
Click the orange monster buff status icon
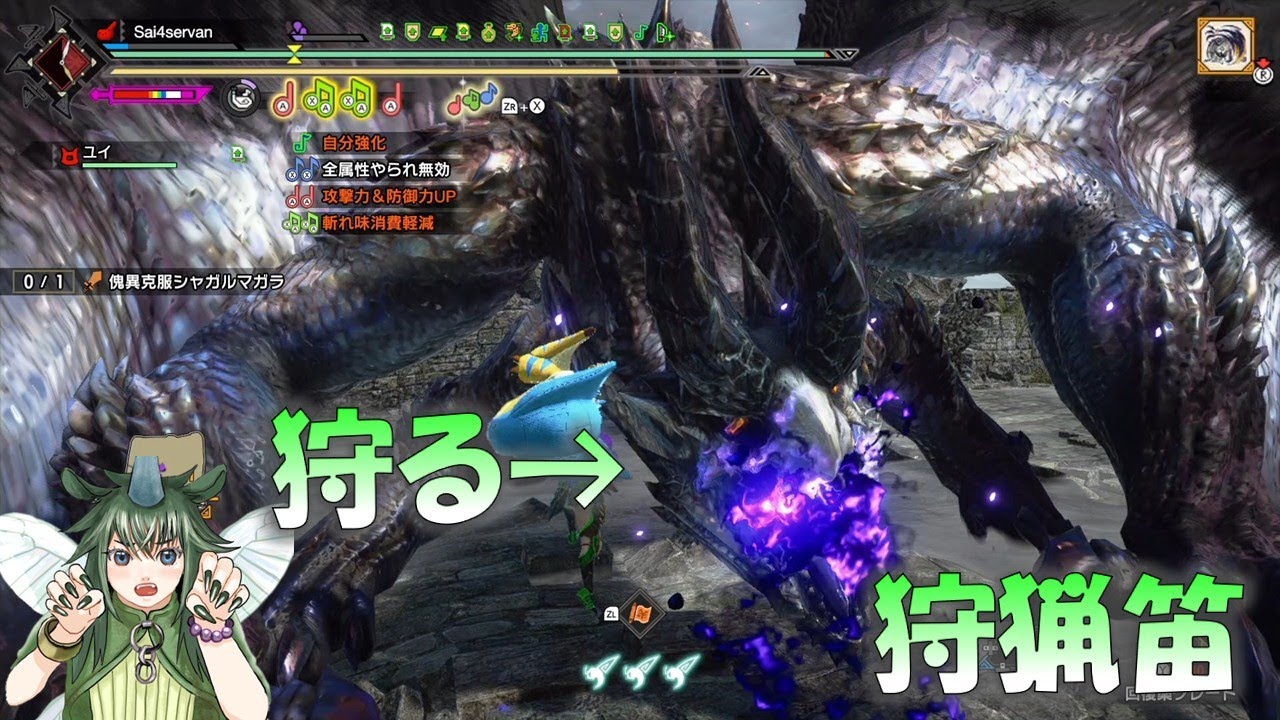[x=515, y=32]
